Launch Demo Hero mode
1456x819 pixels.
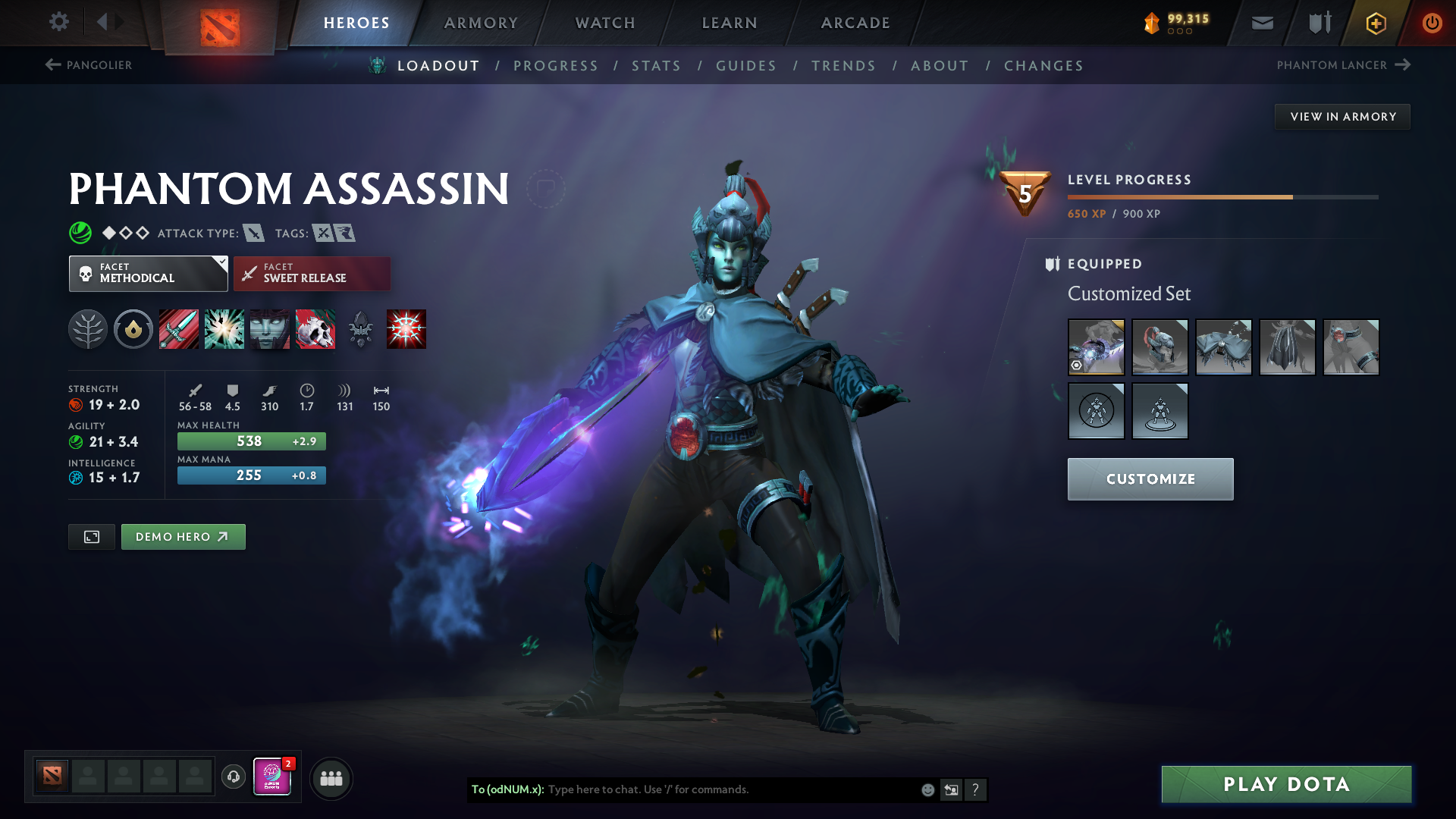(x=183, y=537)
